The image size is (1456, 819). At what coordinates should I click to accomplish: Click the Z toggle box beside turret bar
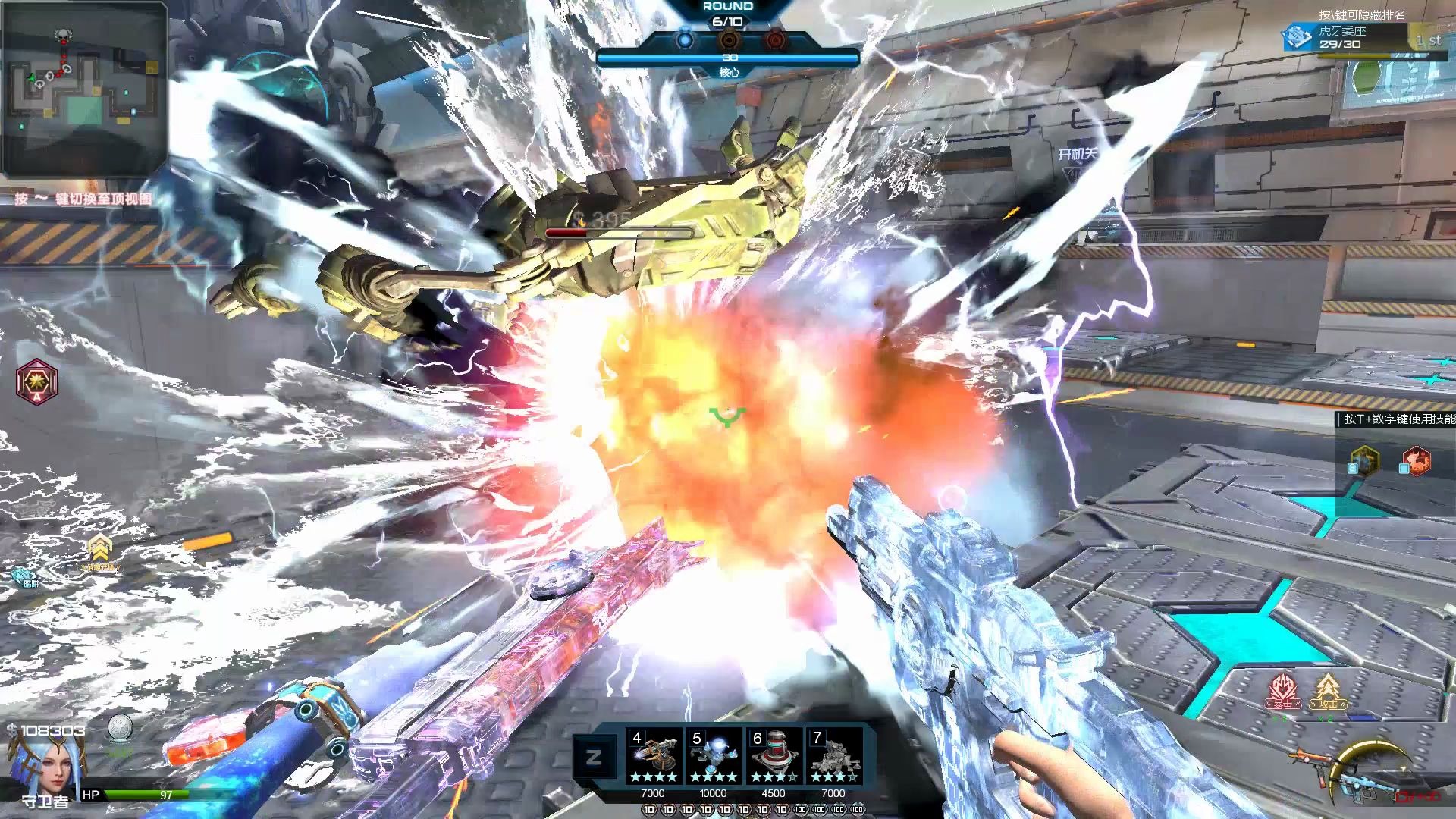(594, 756)
